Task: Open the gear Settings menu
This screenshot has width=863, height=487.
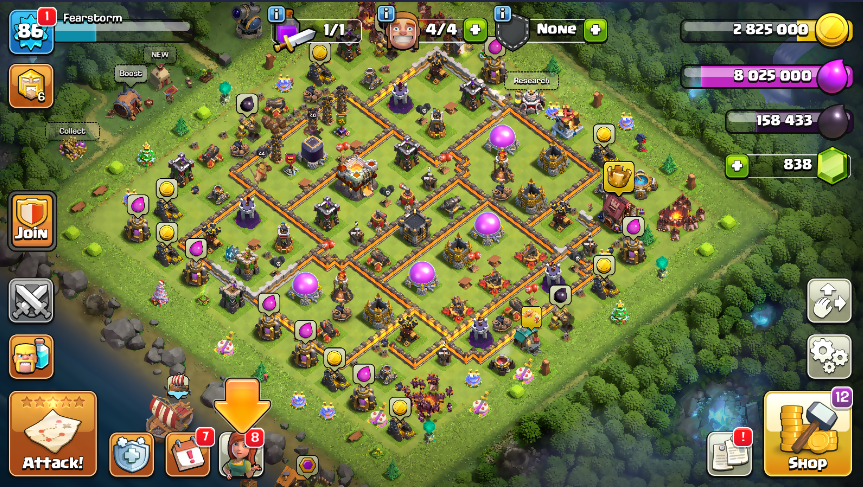Action: point(829,355)
